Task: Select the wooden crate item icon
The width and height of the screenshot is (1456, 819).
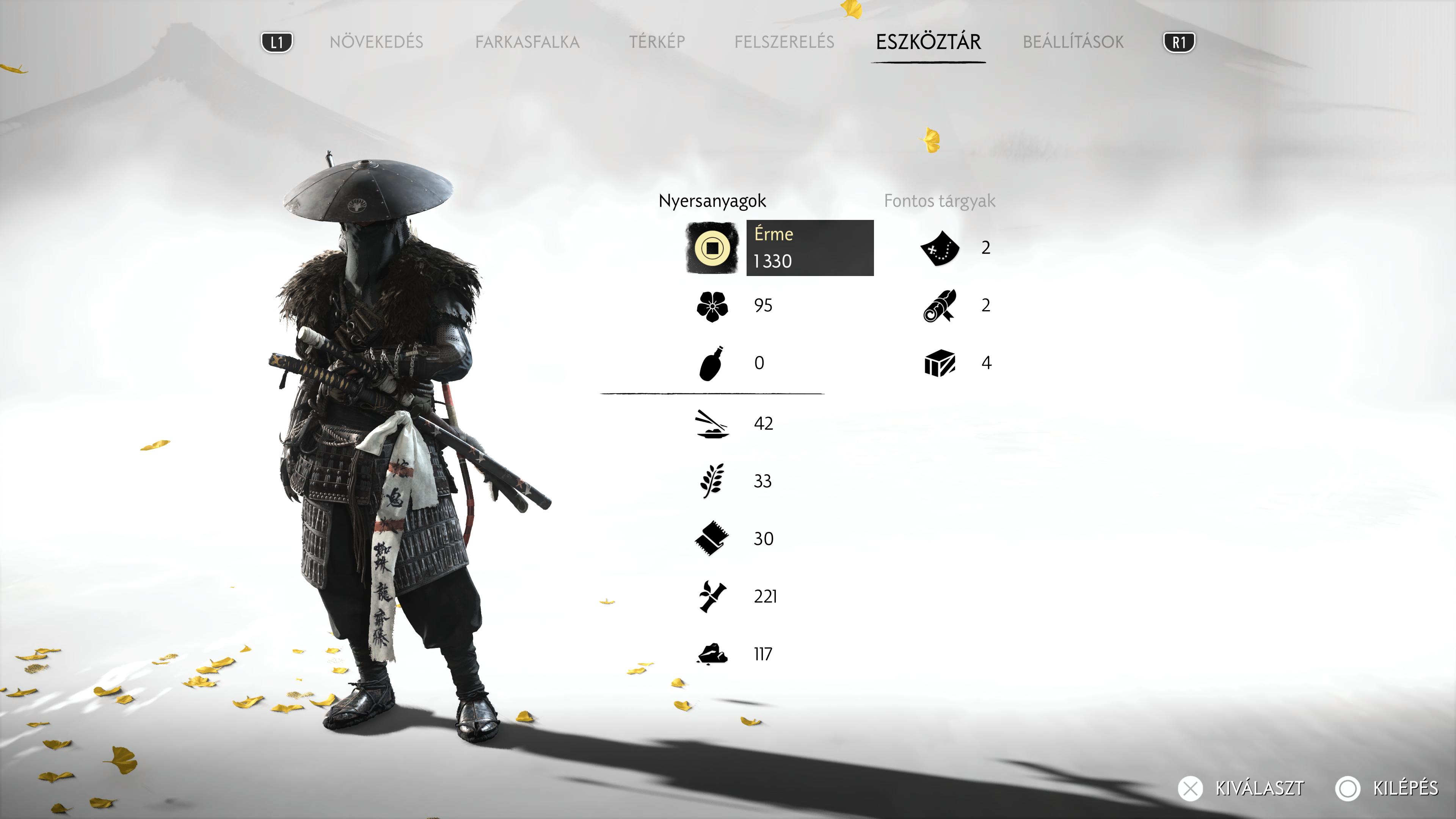Action: pos(940,363)
